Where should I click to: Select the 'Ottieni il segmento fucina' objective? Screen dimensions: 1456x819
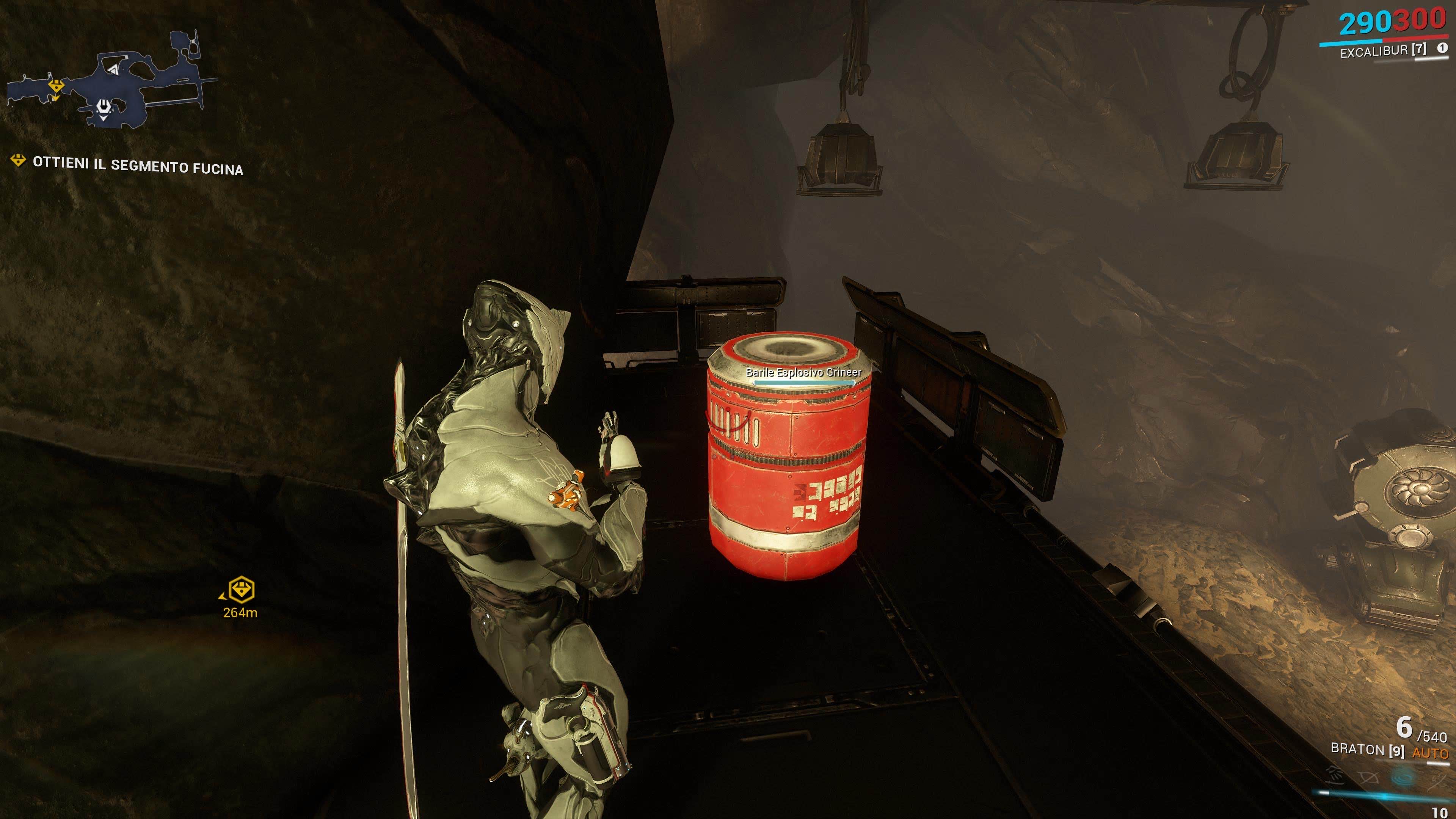[137, 166]
